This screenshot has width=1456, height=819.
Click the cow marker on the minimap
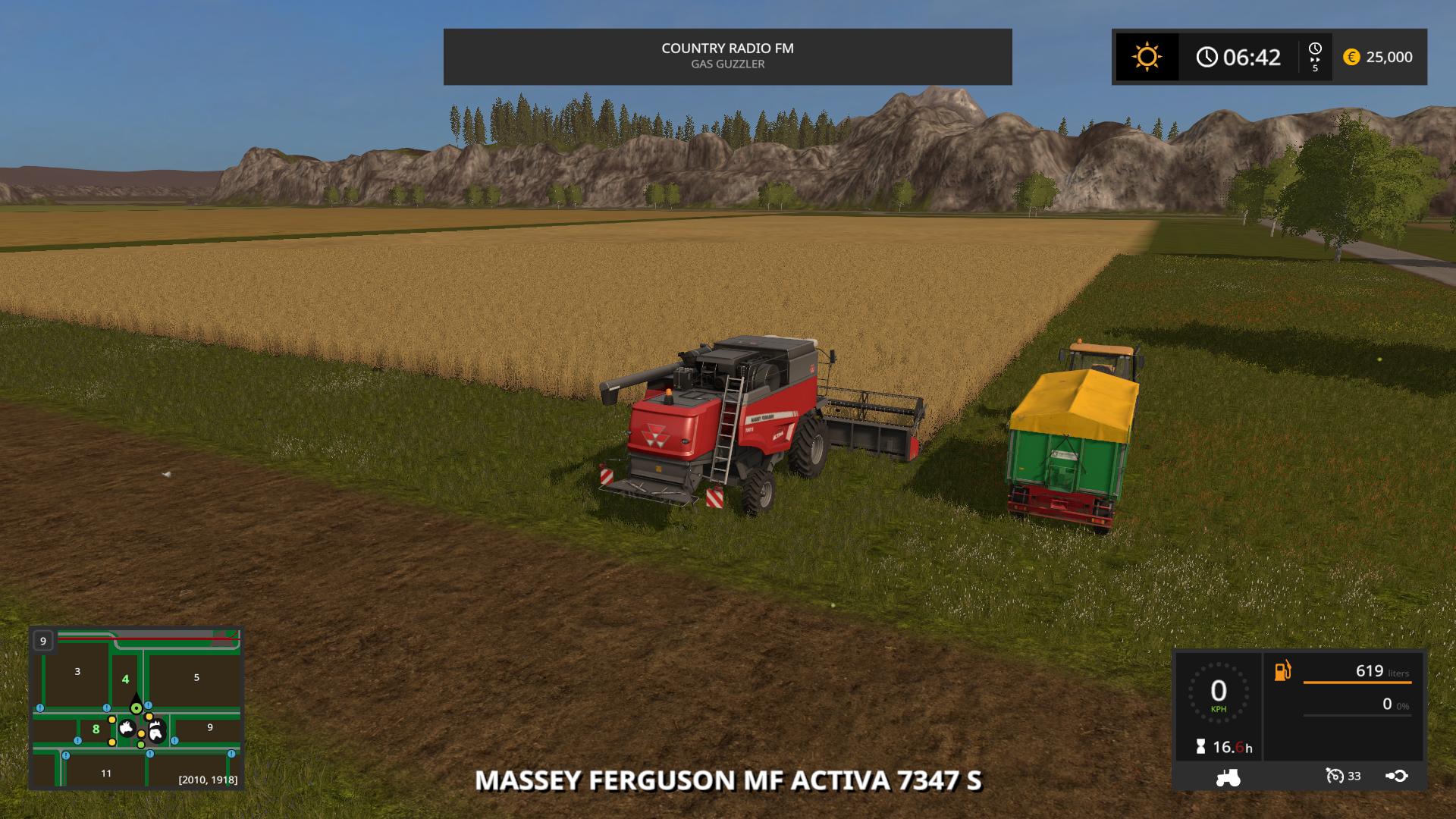(x=127, y=729)
